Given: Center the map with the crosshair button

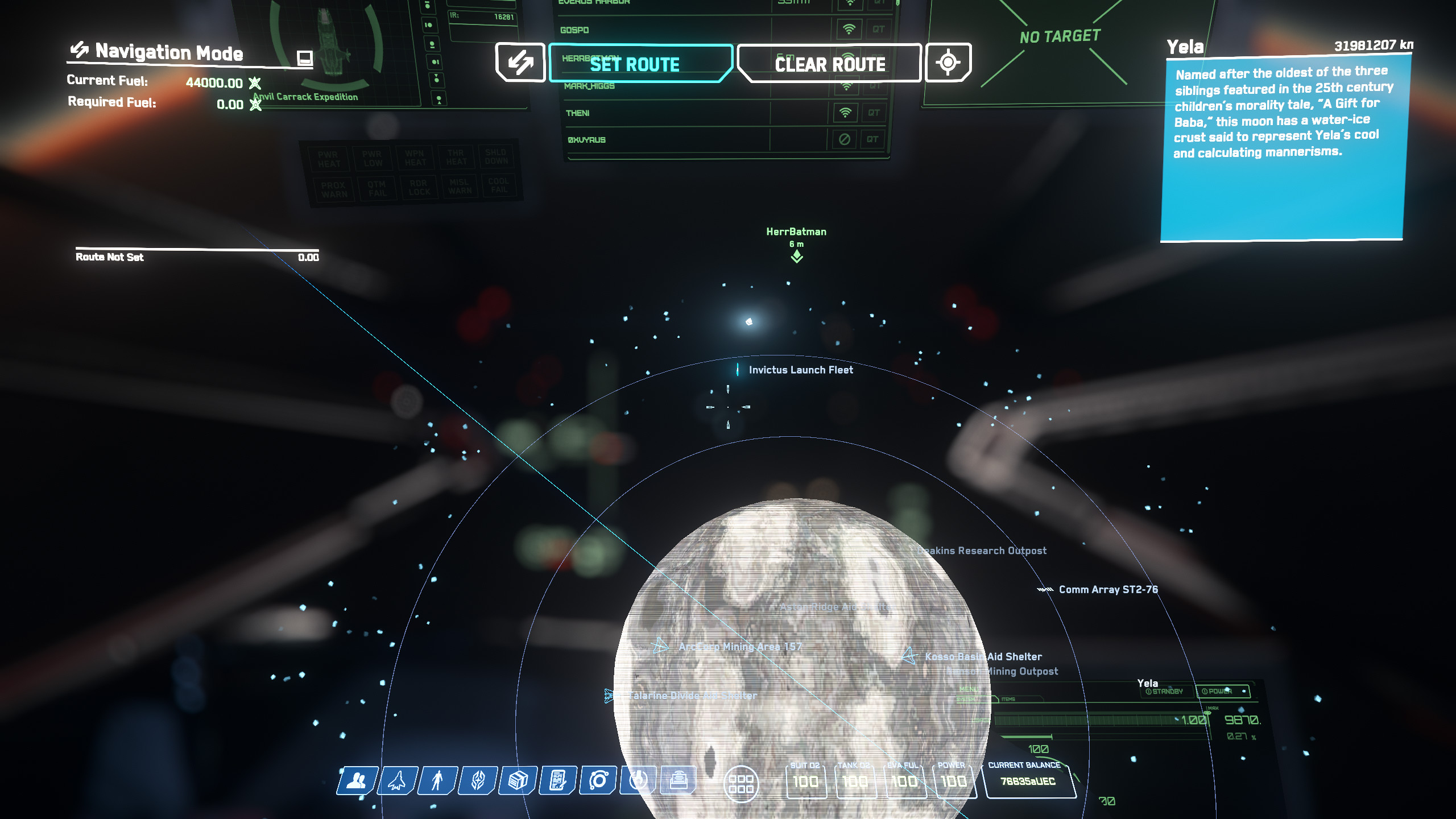Looking at the screenshot, I should (x=948, y=63).
